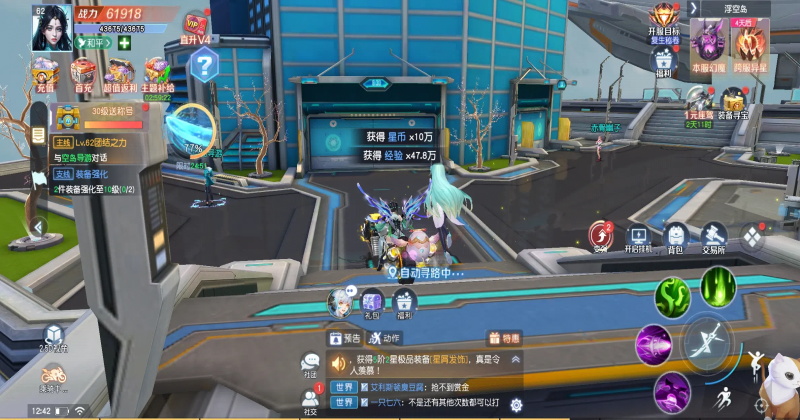This screenshot has height=420, width=800.
Task: Select side quest 装备强化
Action: [96, 174]
